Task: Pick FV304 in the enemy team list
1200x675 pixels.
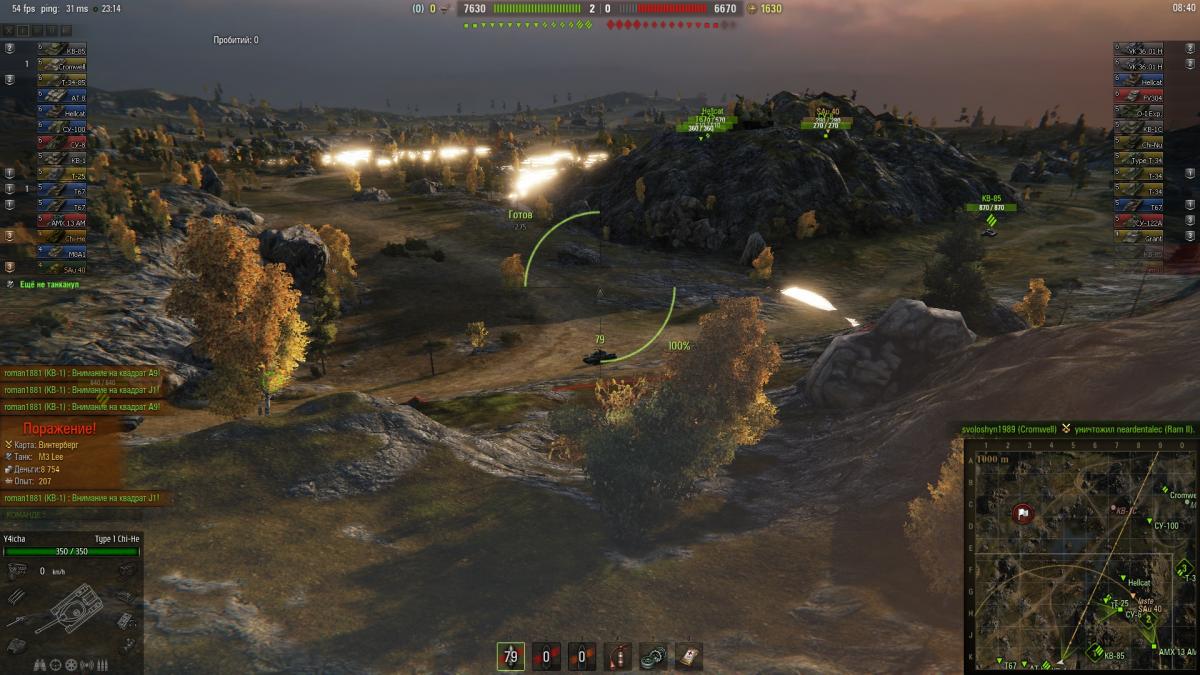Action: point(1139,97)
